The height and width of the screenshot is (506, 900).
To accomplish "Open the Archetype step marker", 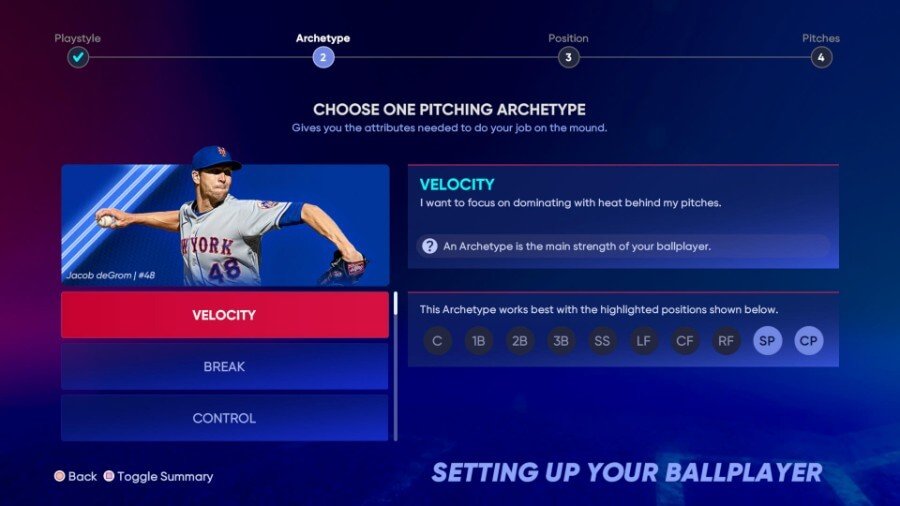I will 322,57.
